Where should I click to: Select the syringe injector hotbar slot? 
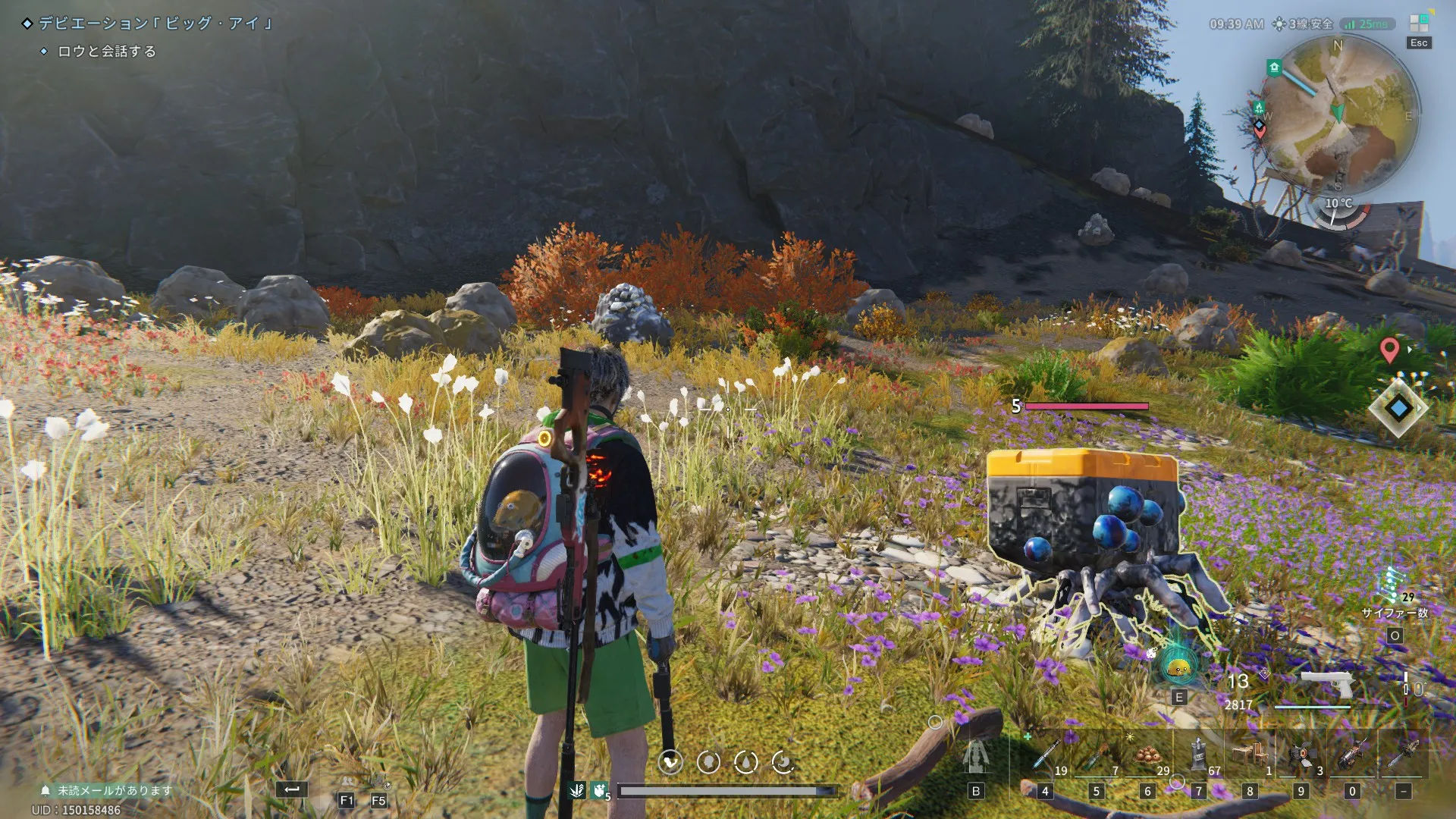1046,755
